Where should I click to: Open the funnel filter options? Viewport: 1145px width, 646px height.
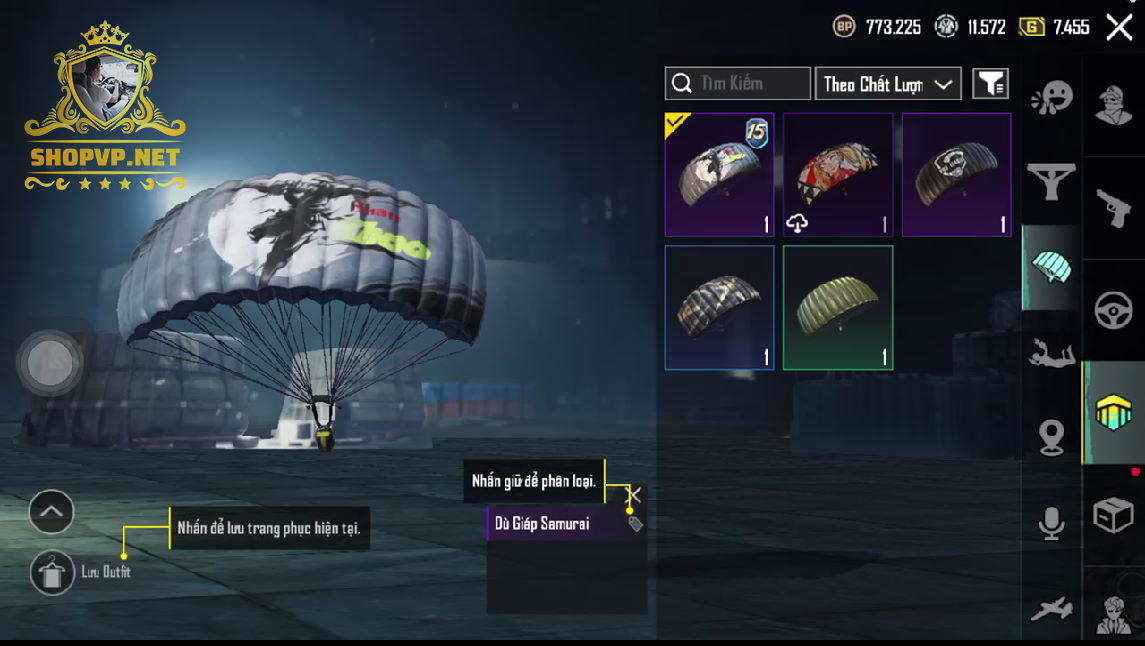tap(990, 84)
